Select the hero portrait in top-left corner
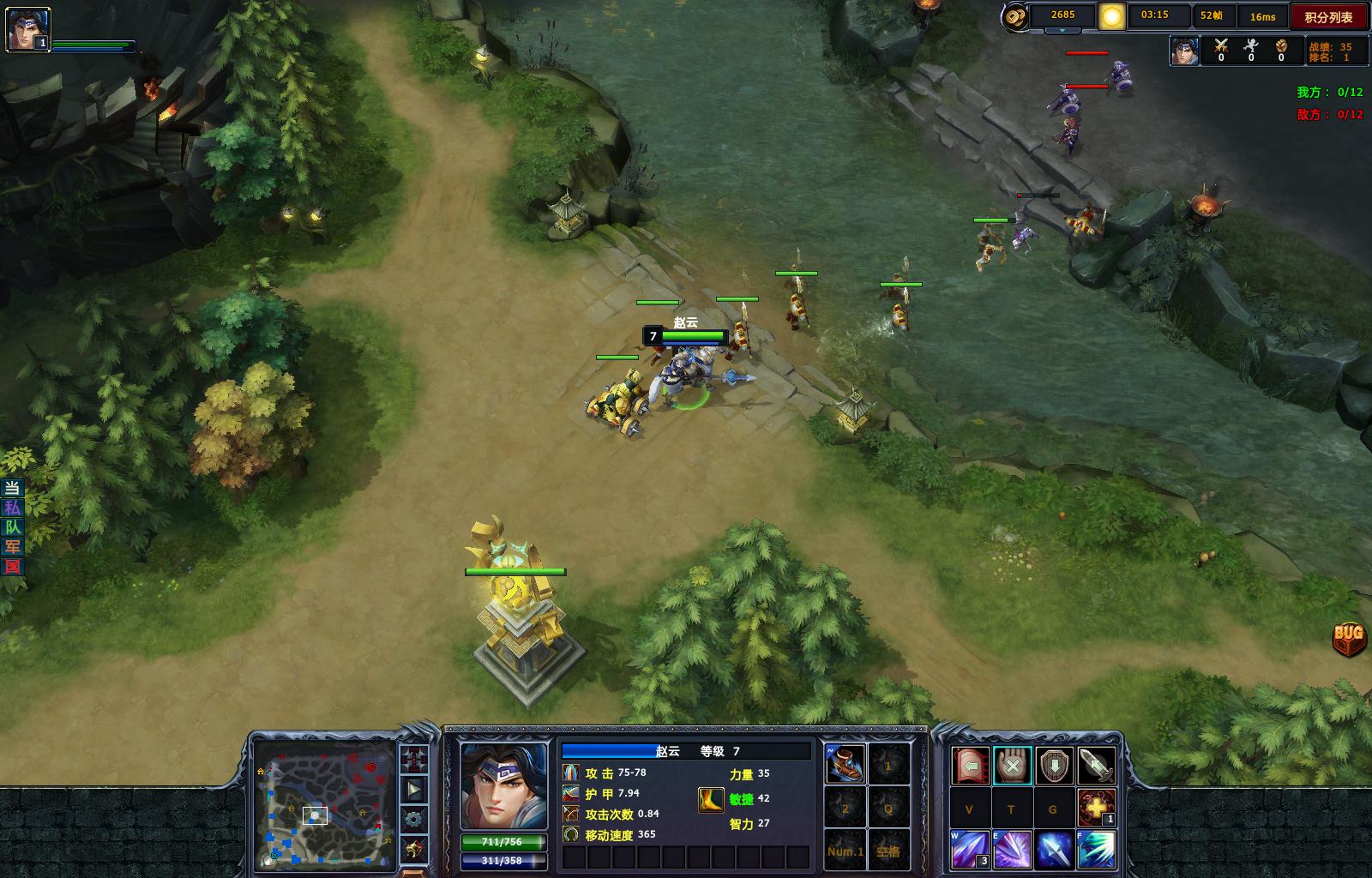This screenshot has height=878, width=1372. coord(28,30)
